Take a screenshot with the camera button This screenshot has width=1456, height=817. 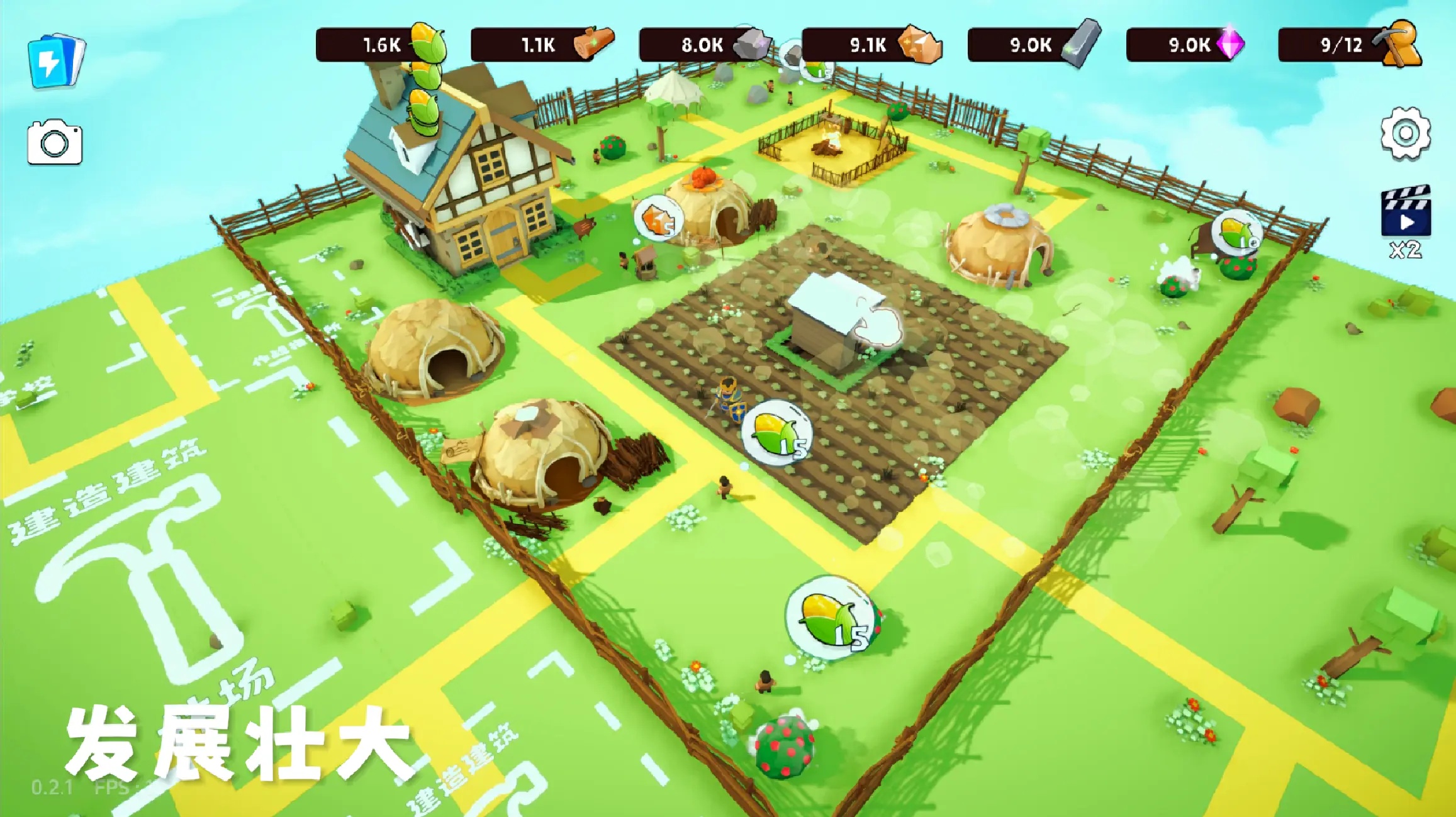55,142
